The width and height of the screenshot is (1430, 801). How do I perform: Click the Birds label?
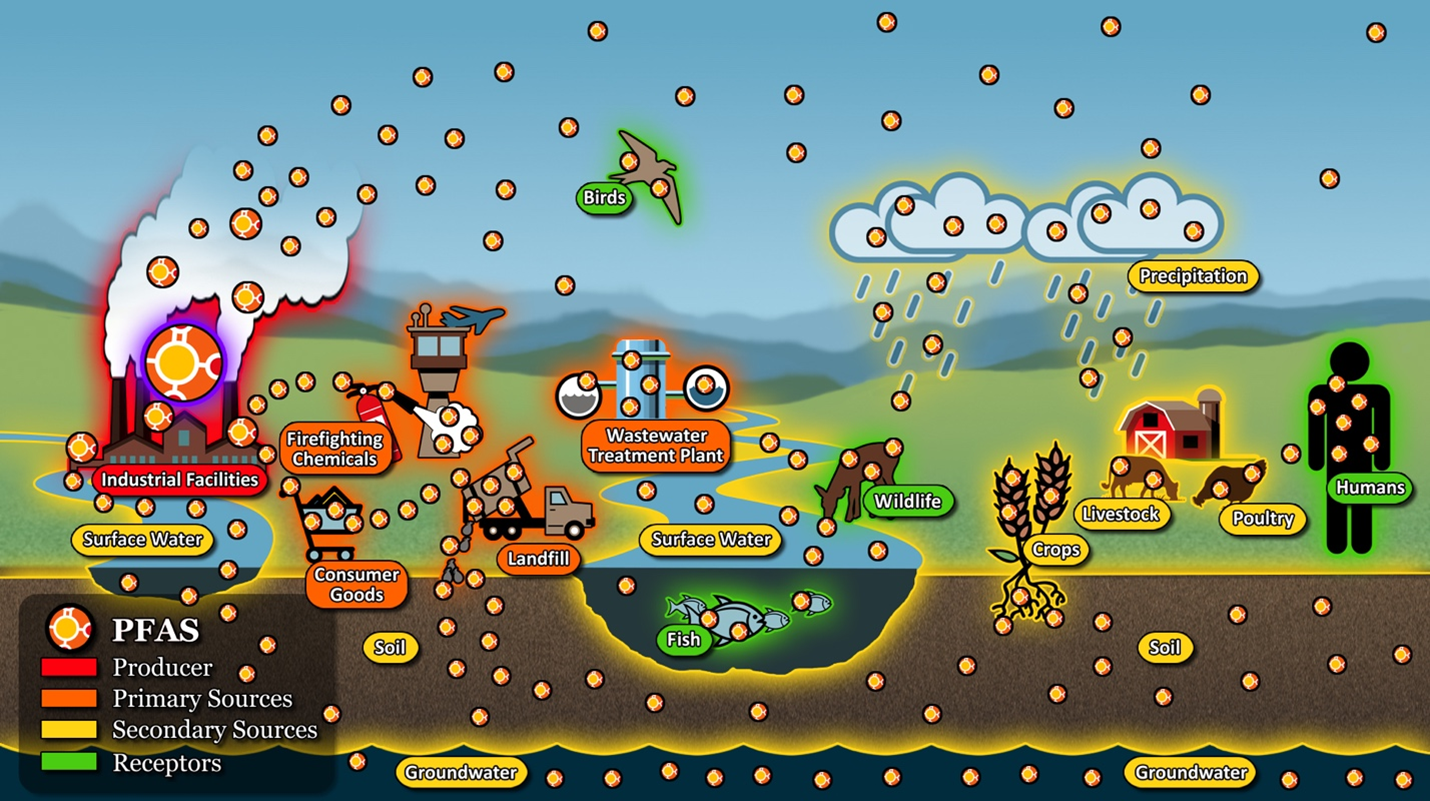tap(604, 198)
